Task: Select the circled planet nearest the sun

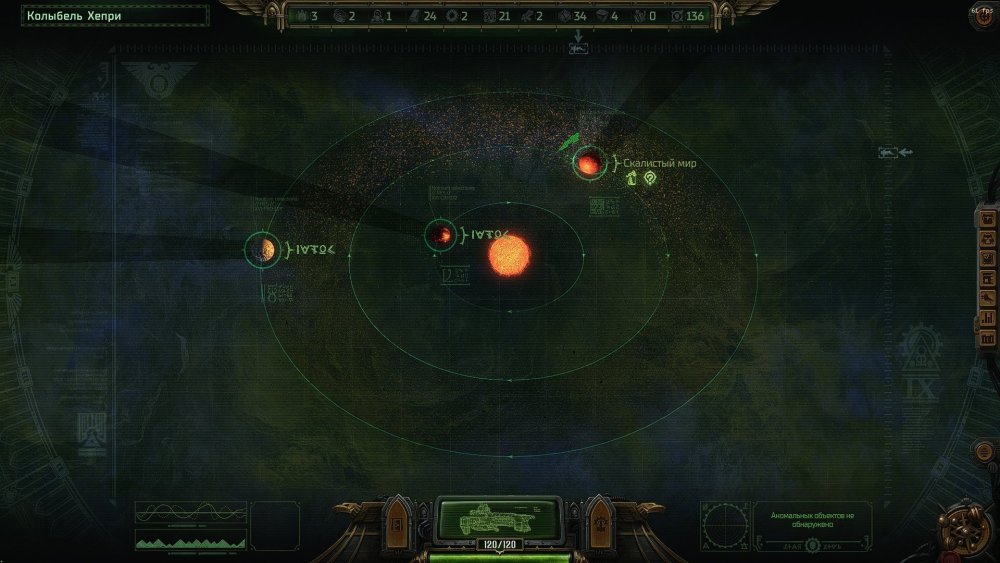Action: pyautogui.click(x=440, y=235)
